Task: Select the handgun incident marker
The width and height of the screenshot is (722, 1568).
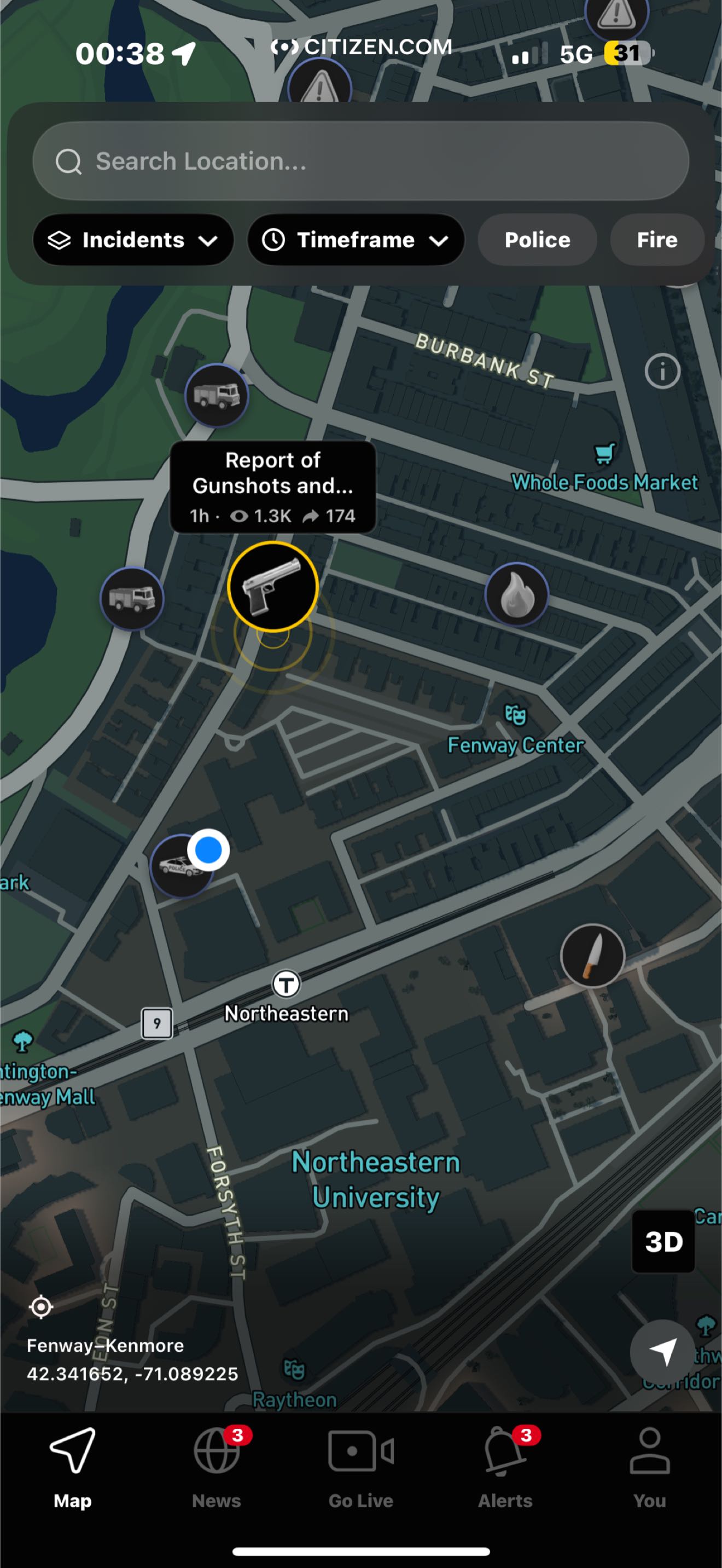Action: coord(272,586)
